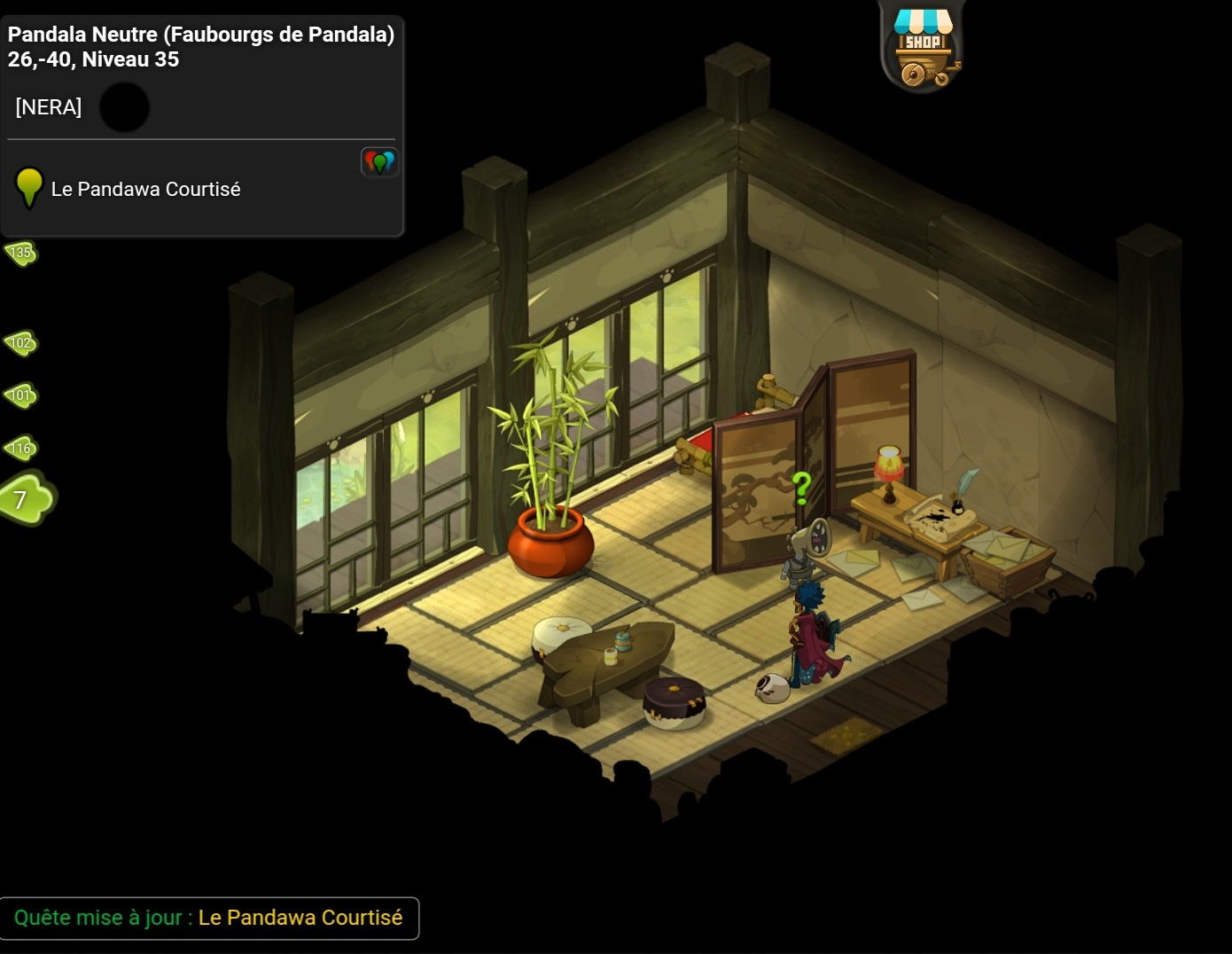Choose the green leaf tag numbered 102
Screen dimensions: 1232x954
click(21, 342)
